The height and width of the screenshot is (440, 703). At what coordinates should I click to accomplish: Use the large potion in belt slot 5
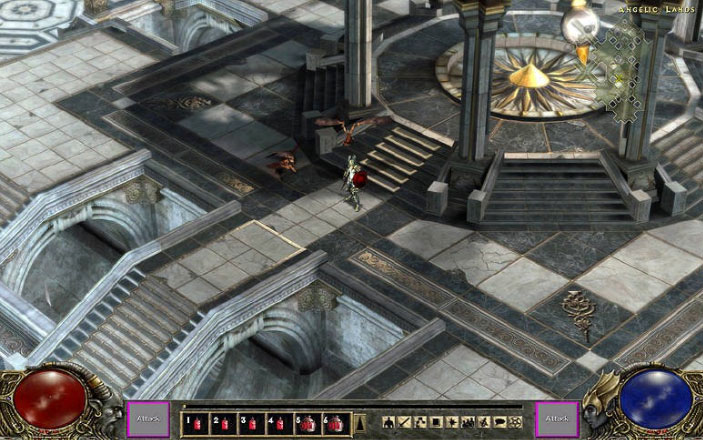click(x=307, y=423)
